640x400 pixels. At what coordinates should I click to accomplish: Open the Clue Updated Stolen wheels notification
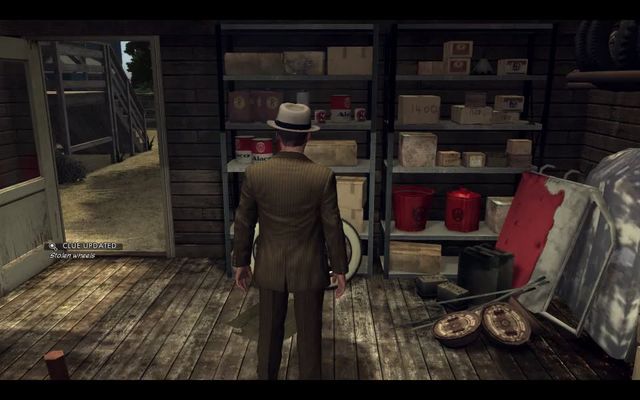[x=85, y=246]
